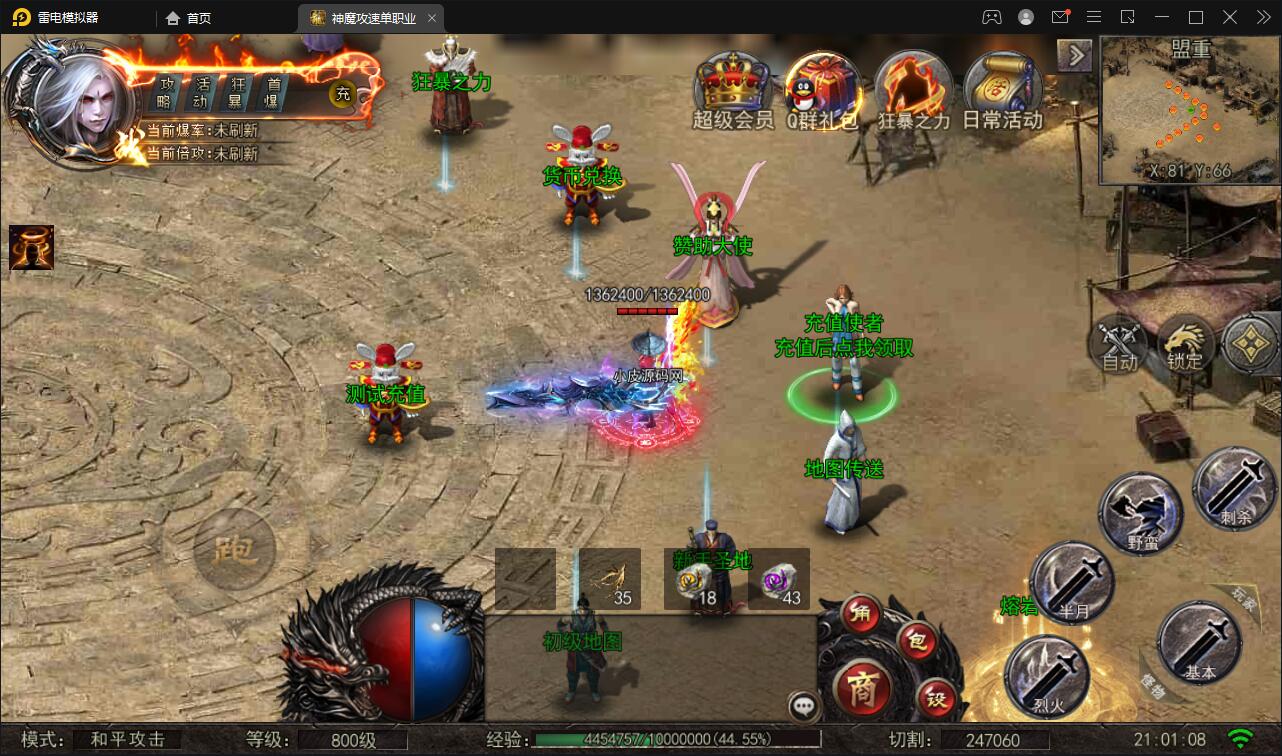Trigger the 半月 sword skill

click(x=1071, y=584)
